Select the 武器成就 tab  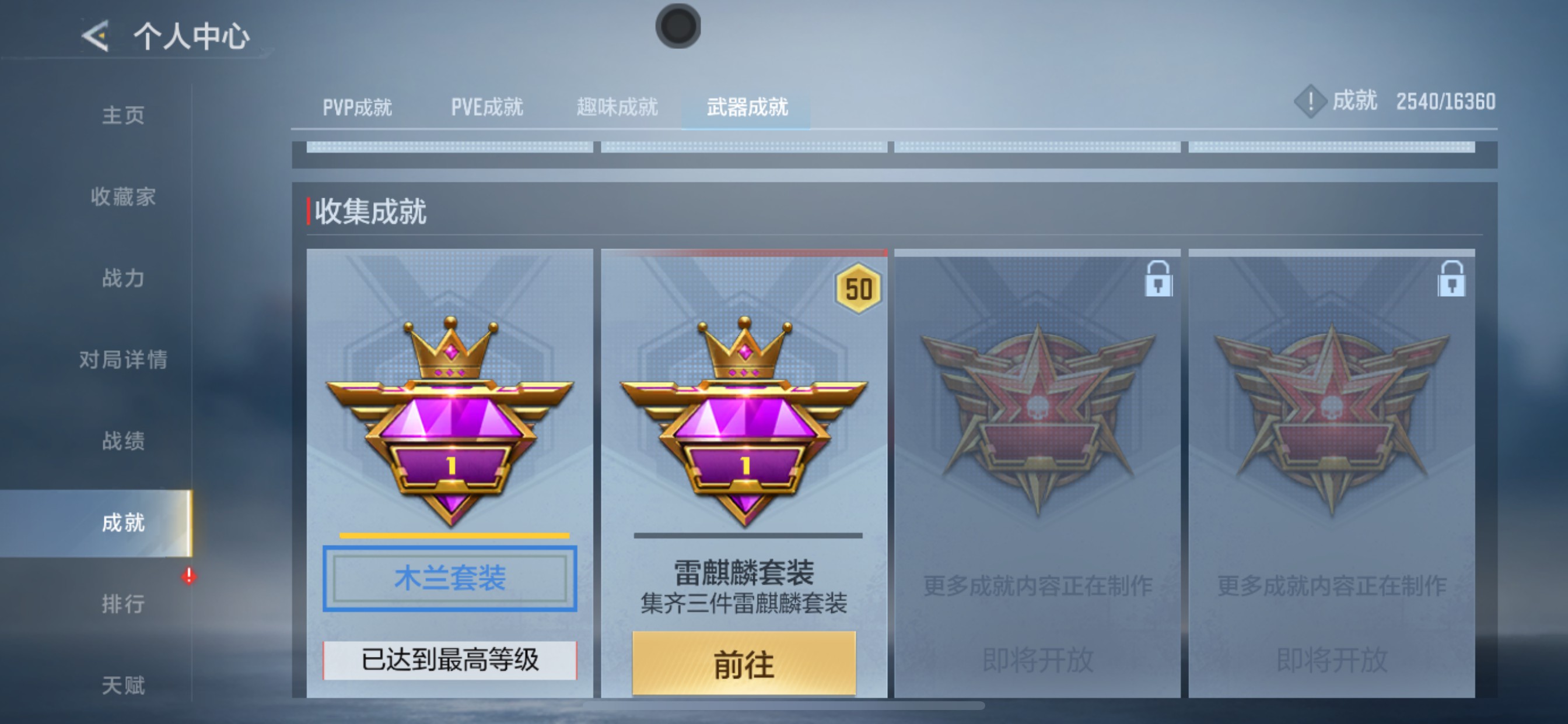coord(747,107)
